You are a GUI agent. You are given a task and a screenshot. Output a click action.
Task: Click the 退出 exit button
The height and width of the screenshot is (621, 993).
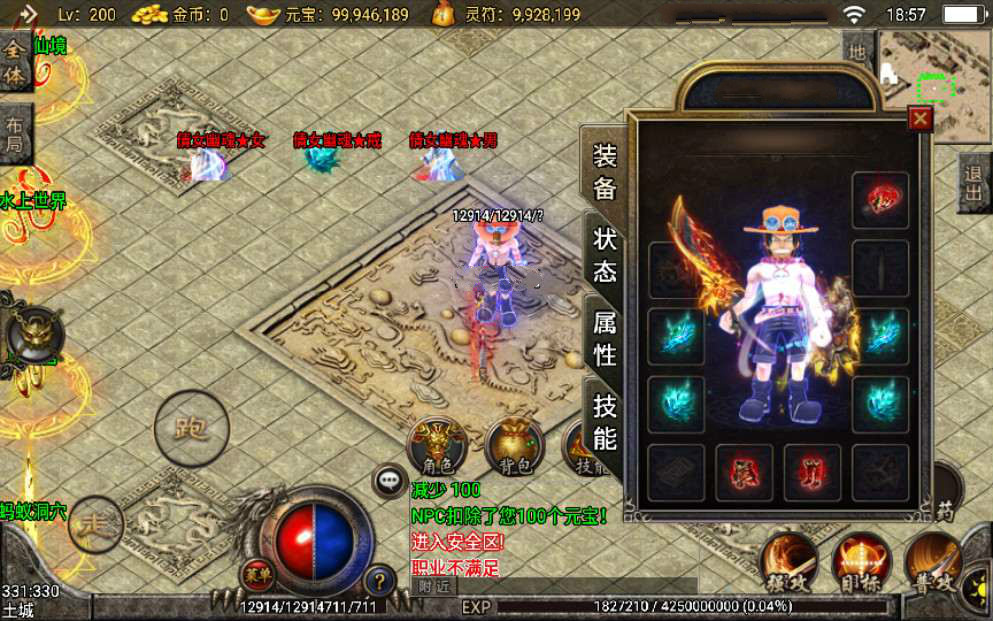[974, 183]
